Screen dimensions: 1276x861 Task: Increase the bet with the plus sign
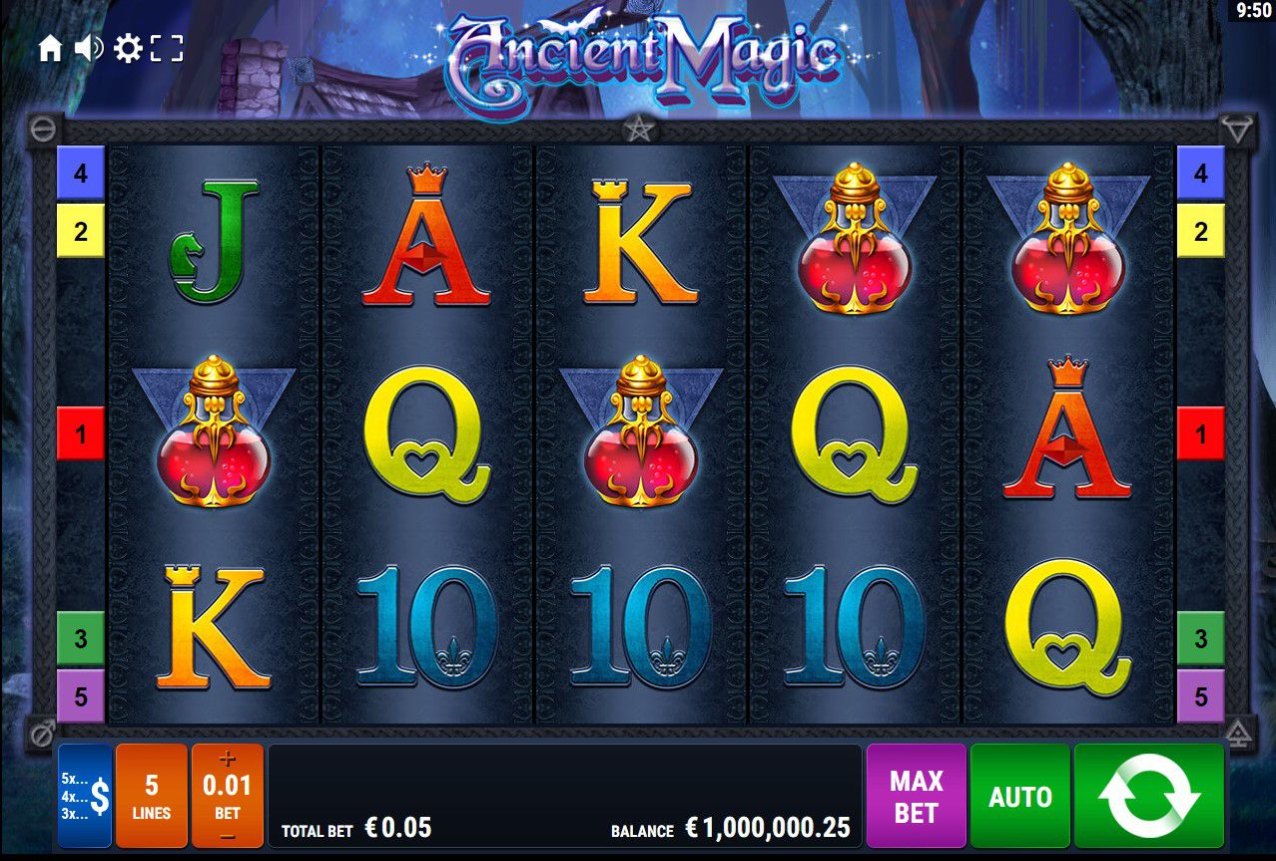[x=227, y=758]
